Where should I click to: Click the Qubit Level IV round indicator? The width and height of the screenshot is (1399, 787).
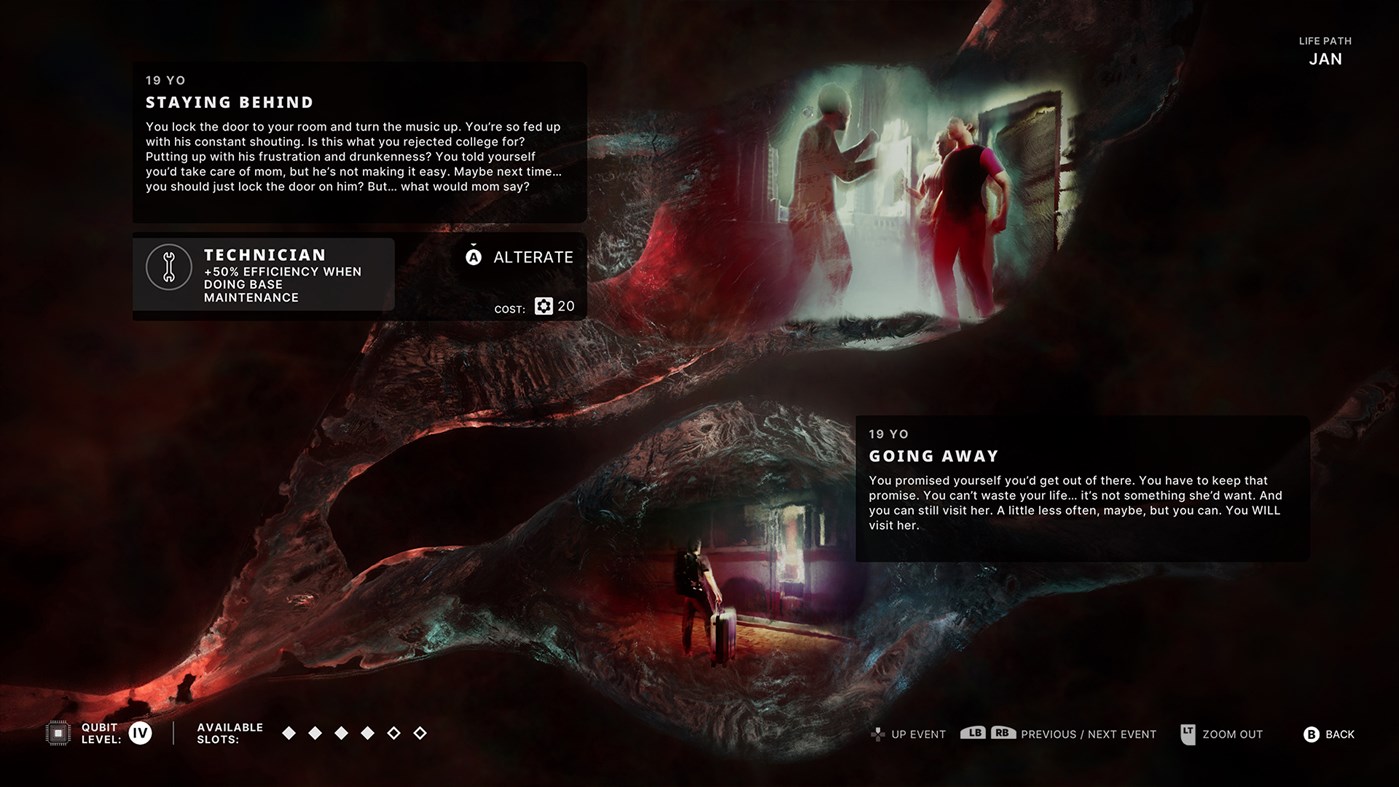(x=139, y=732)
